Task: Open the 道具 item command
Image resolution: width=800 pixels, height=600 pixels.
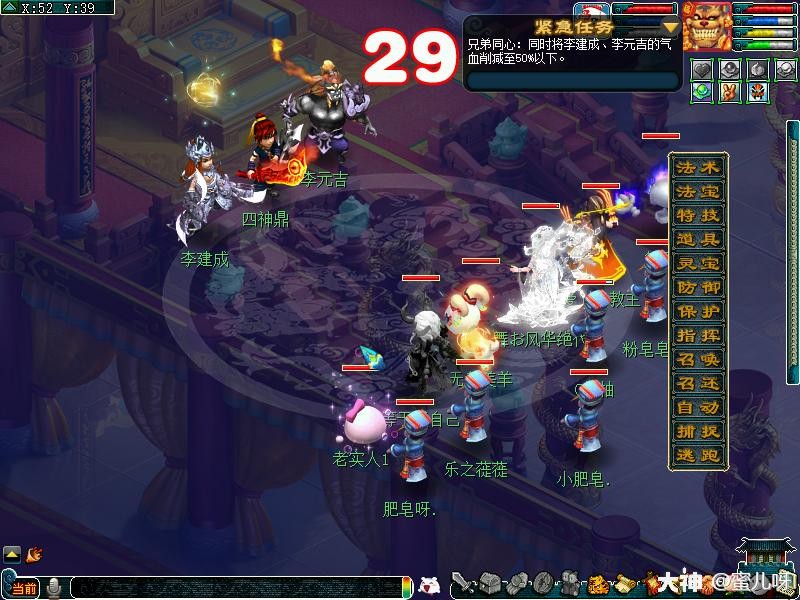Action: pyautogui.click(x=698, y=239)
